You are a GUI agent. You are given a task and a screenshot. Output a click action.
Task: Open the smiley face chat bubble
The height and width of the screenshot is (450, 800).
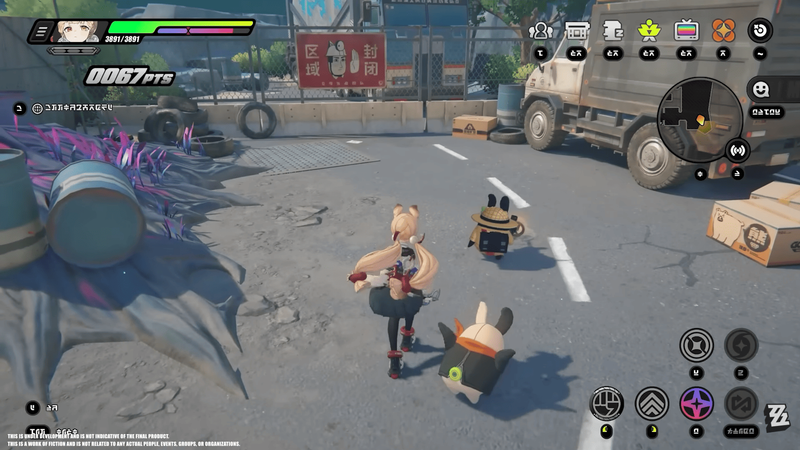(761, 89)
